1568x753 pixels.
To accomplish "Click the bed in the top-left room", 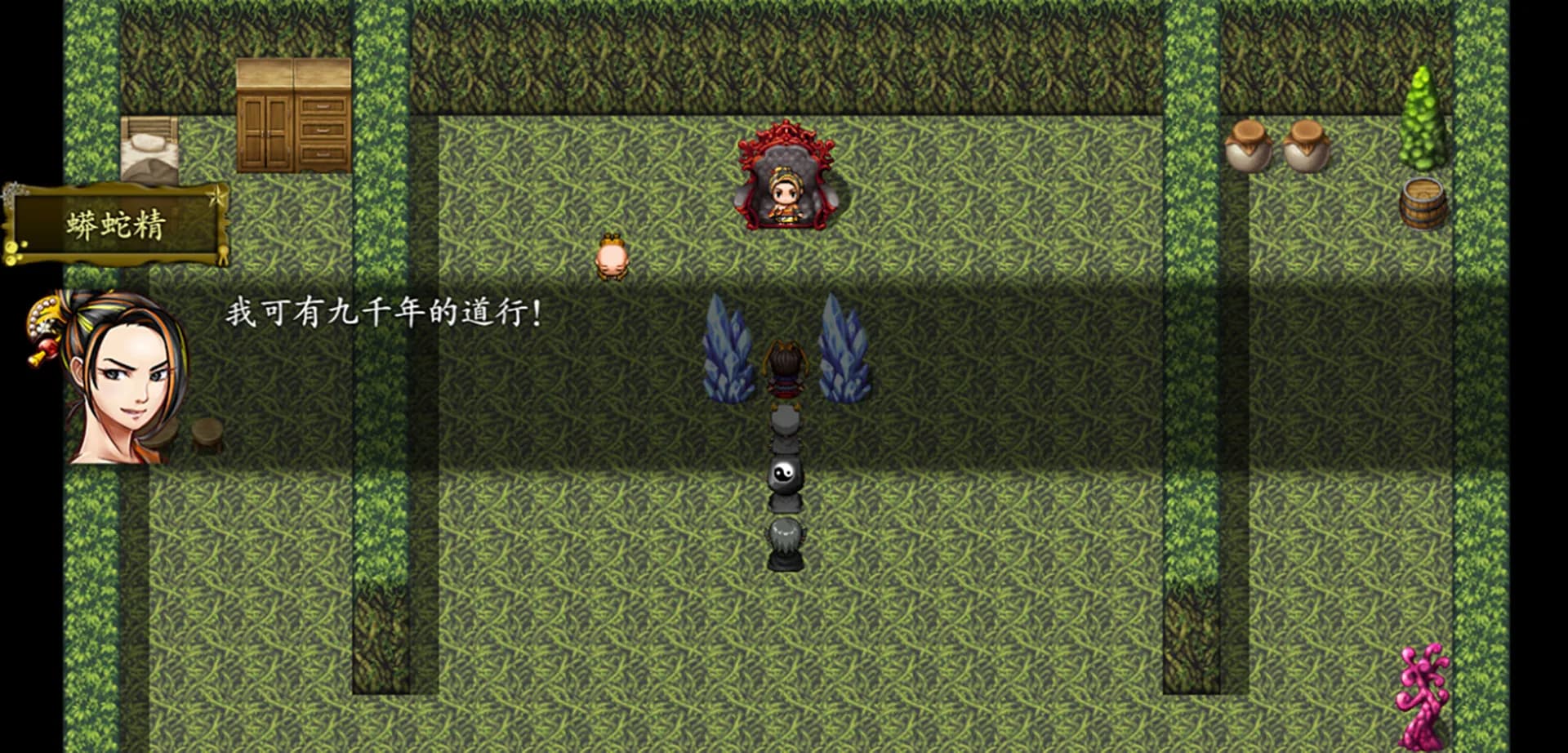I will [x=151, y=147].
